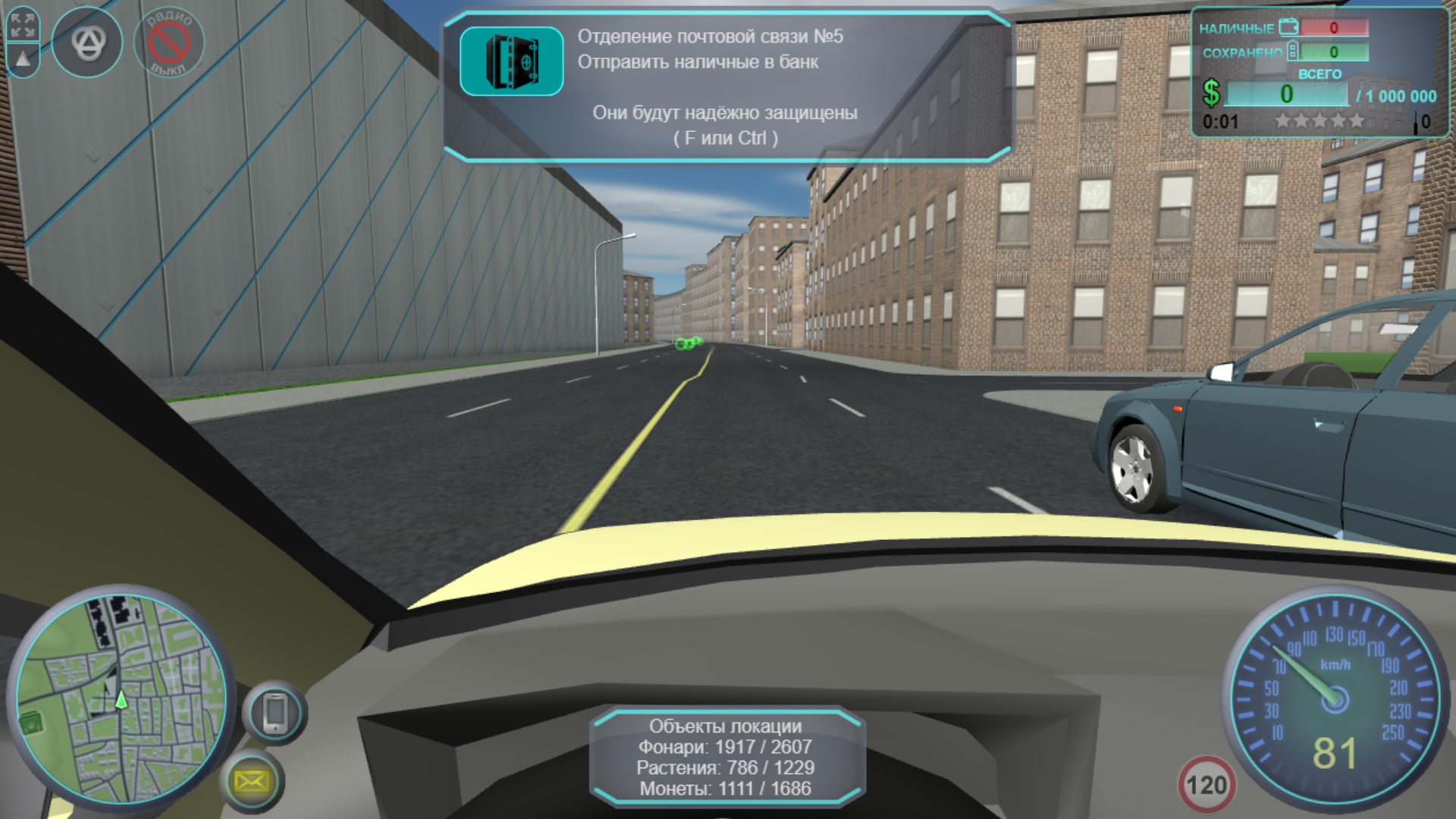Open the steering wheel game menu icon
Image resolution: width=1456 pixels, height=819 pixels.
[88, 42]
